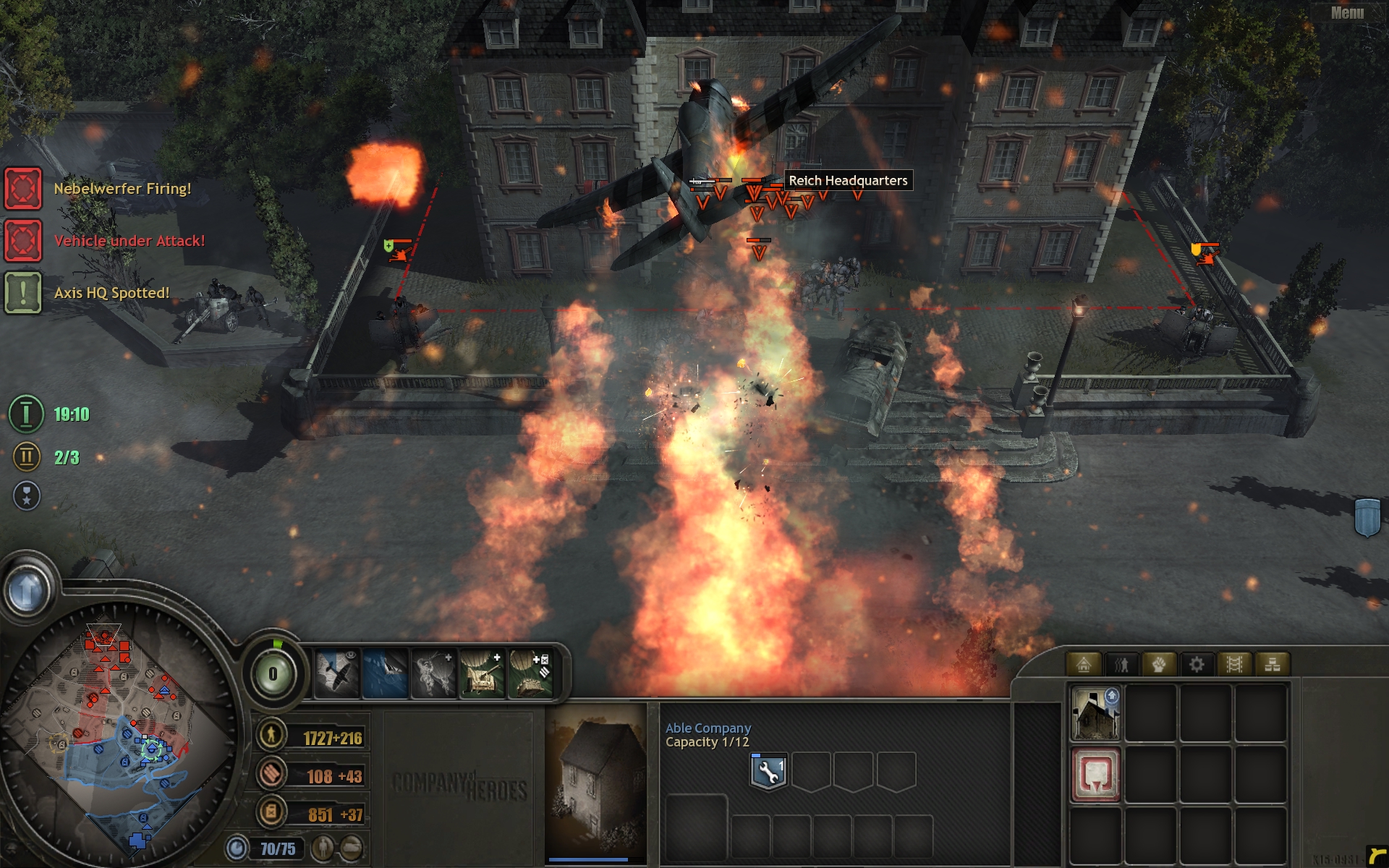Switch to the raised fist tab
Viewport: 1389px width, 868px height.
point(1159,664)
